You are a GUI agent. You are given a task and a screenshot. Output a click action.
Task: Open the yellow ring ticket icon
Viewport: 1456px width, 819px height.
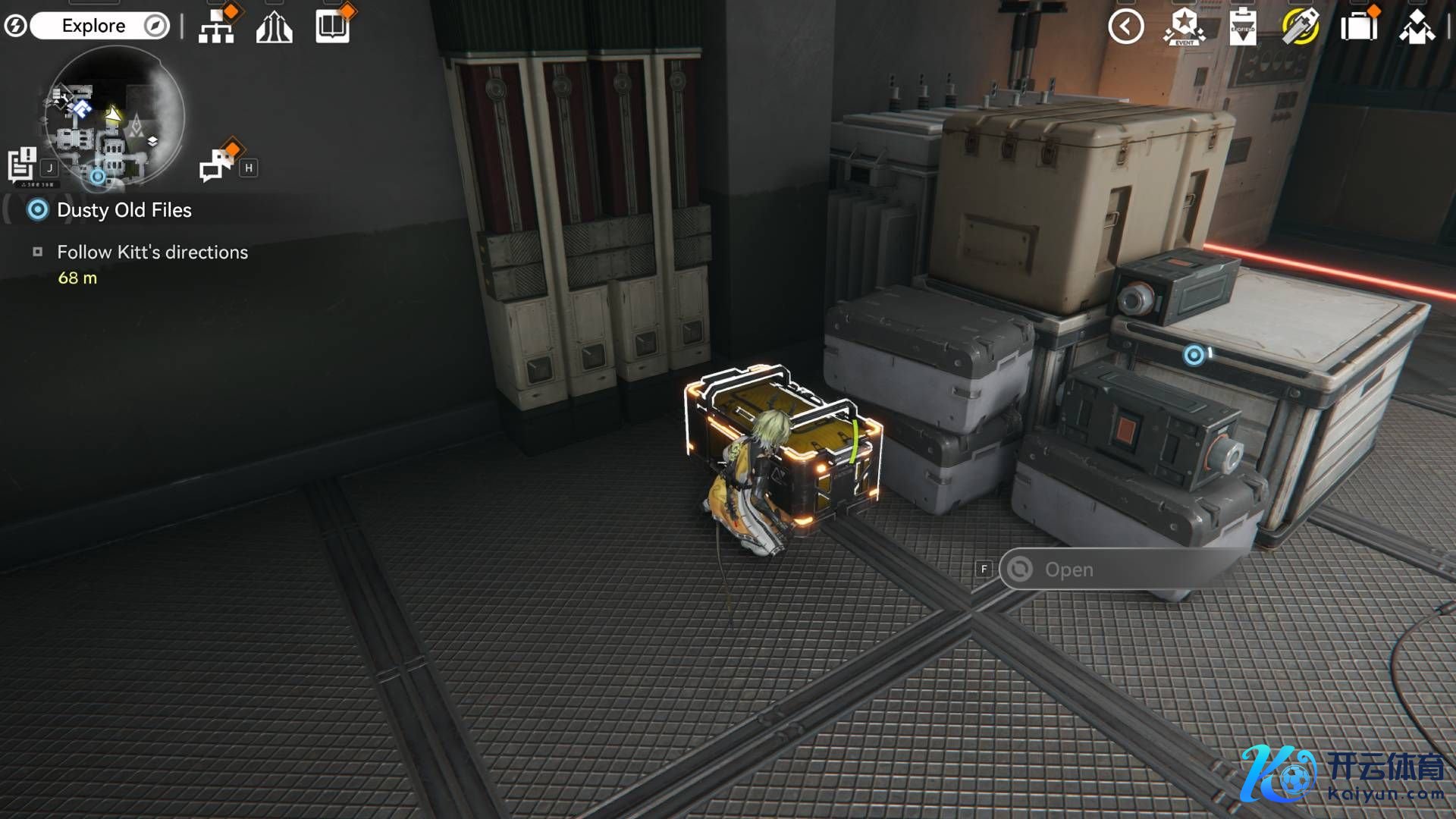(x=1300, y=27)
